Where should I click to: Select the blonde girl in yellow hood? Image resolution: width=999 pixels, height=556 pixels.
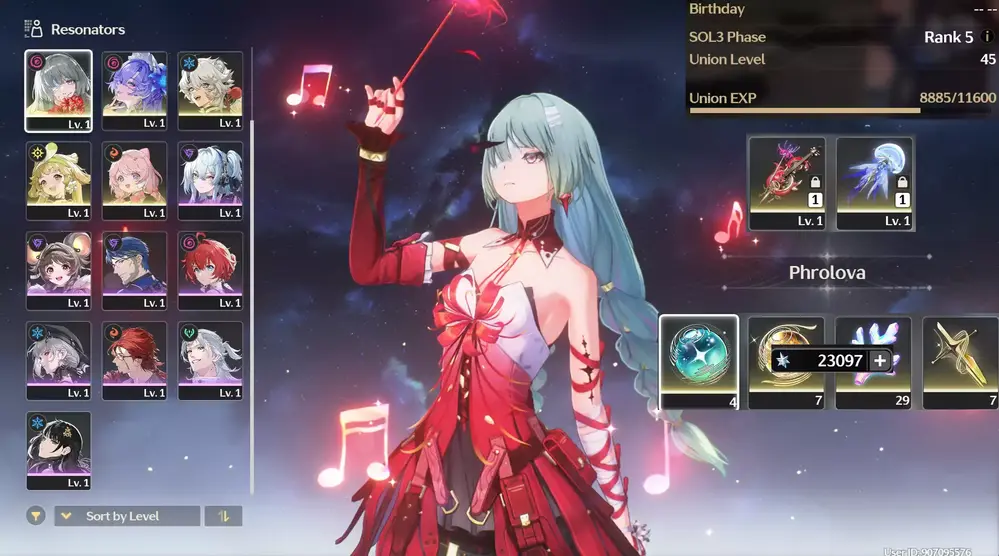point(59,181)
